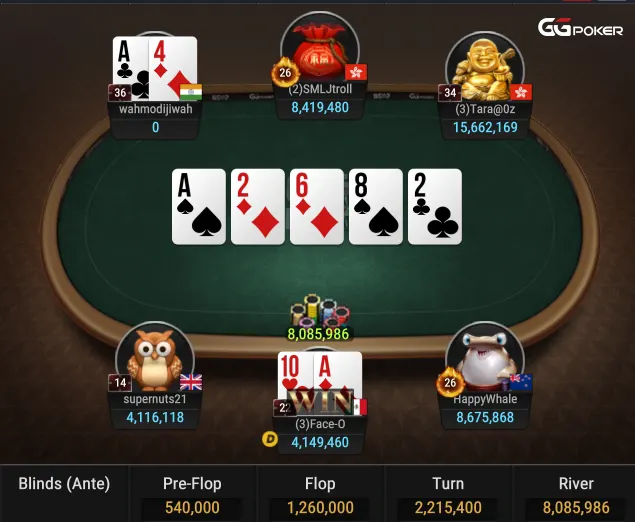
Task: Click the GGPoker logo
Action: [x=579, y=29]
